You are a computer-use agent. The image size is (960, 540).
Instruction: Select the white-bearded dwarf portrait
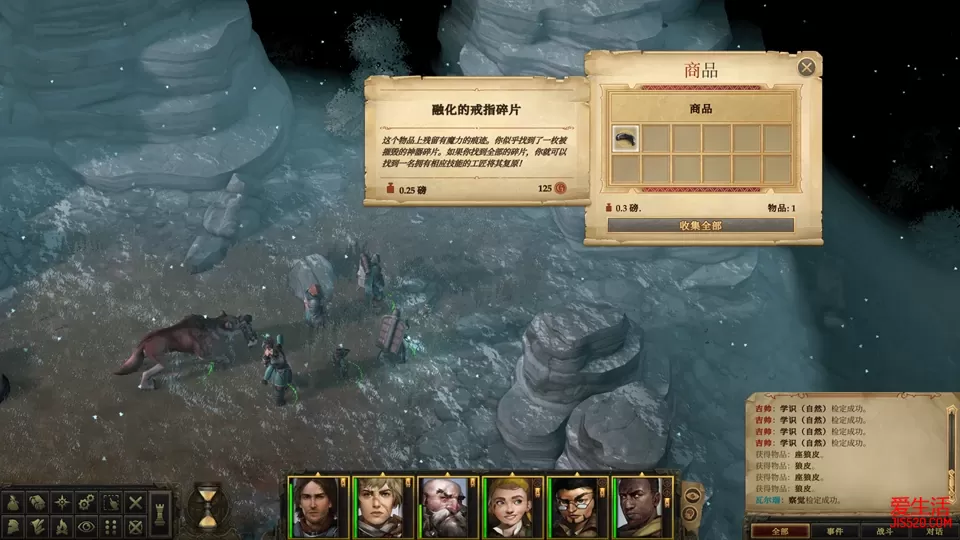[446, 503]
